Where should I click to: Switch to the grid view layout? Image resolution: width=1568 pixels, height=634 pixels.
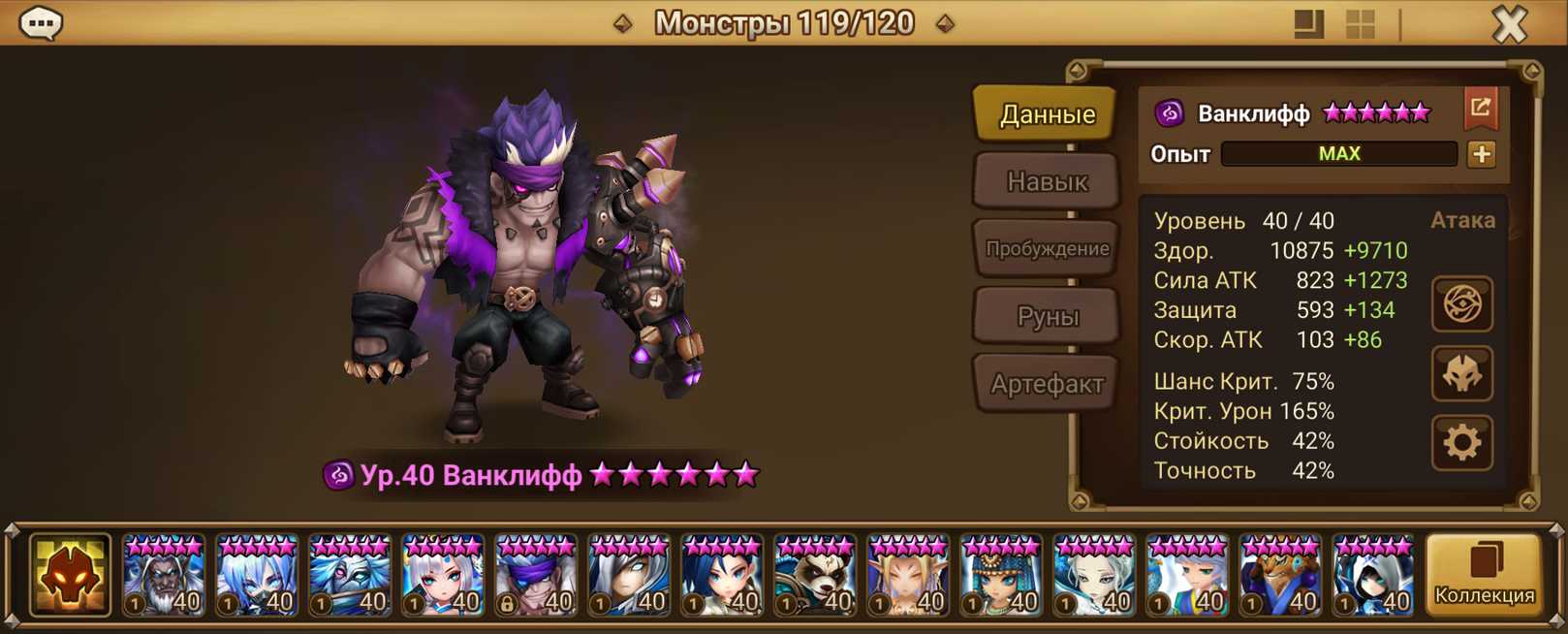point(1360,24)
